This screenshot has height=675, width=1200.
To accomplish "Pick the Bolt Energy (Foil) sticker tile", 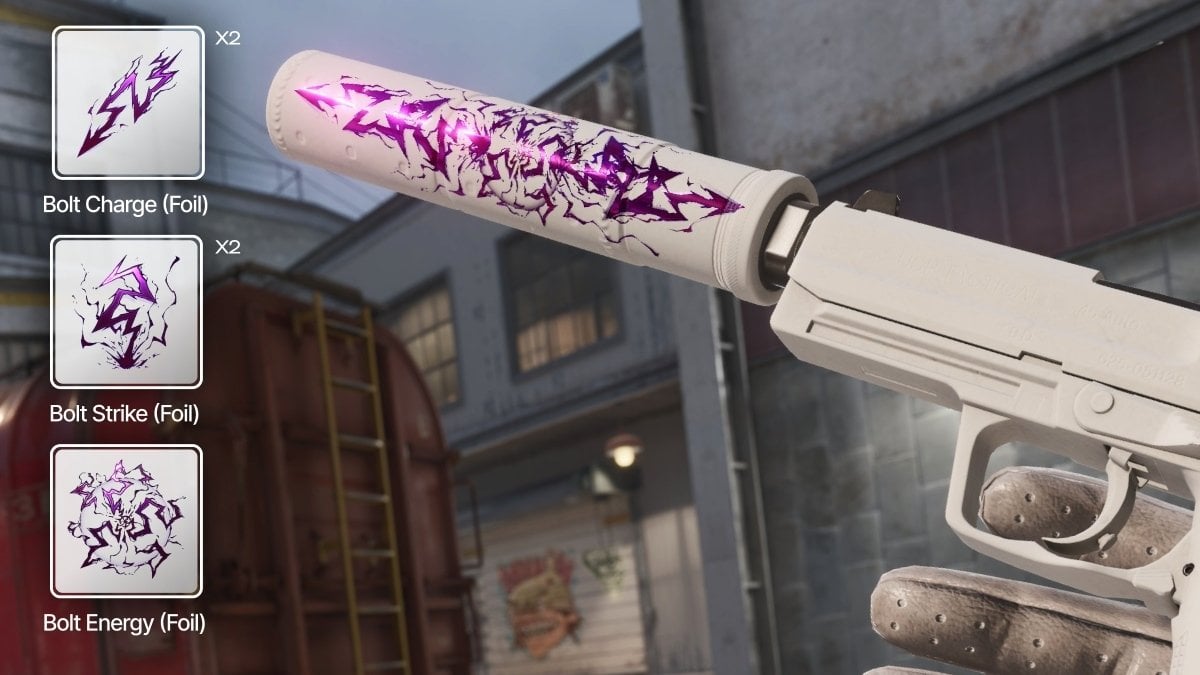I will [x=127, y=521].
